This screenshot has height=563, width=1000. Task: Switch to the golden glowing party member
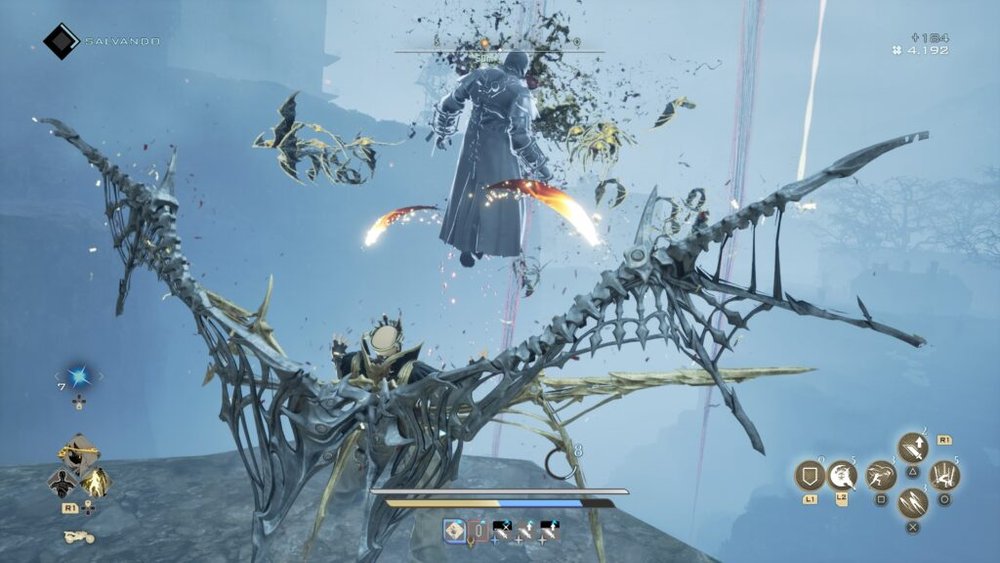click(x=96, y=483)
